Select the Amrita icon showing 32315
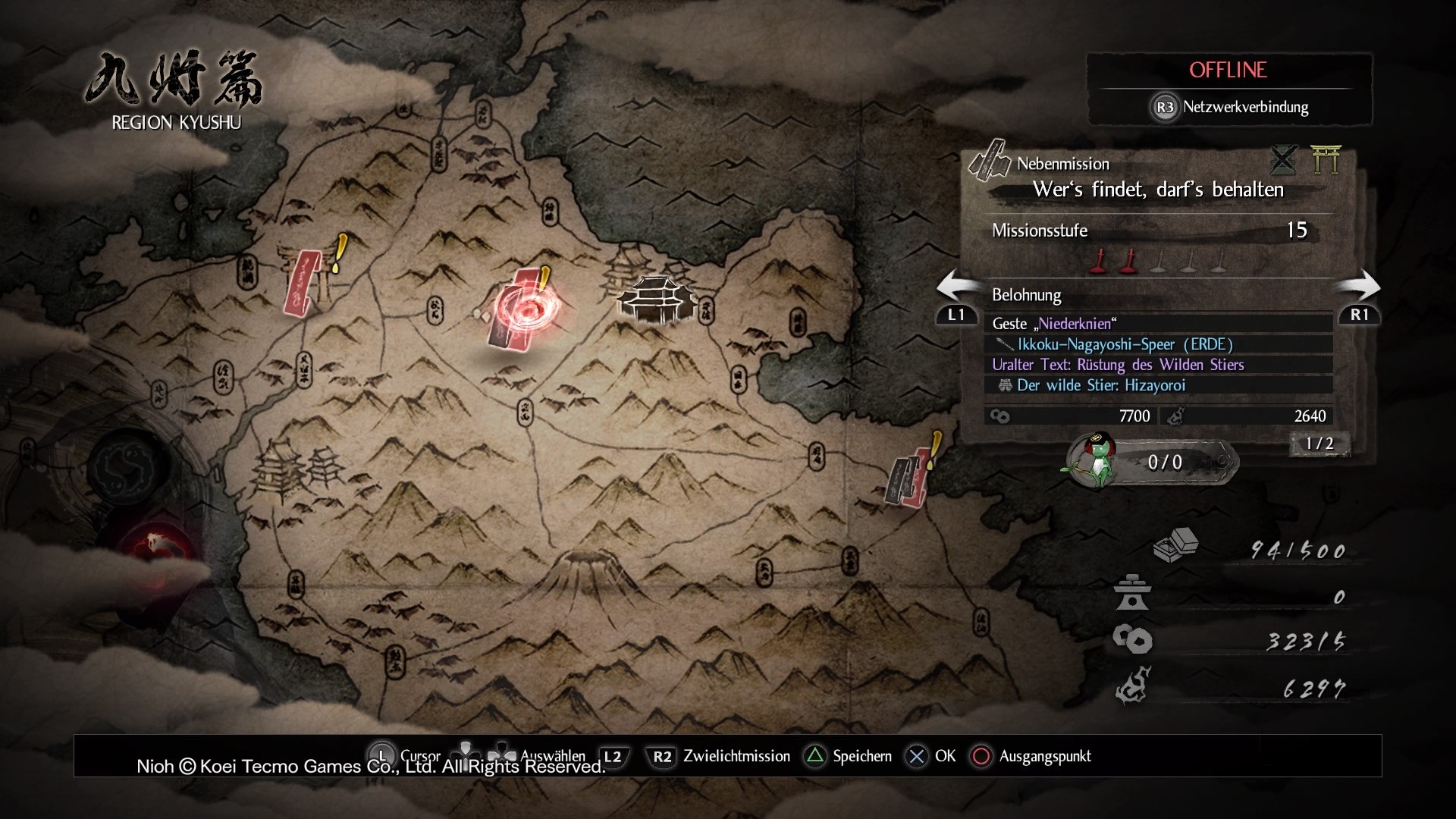1456x819 pixels. 1132,639
